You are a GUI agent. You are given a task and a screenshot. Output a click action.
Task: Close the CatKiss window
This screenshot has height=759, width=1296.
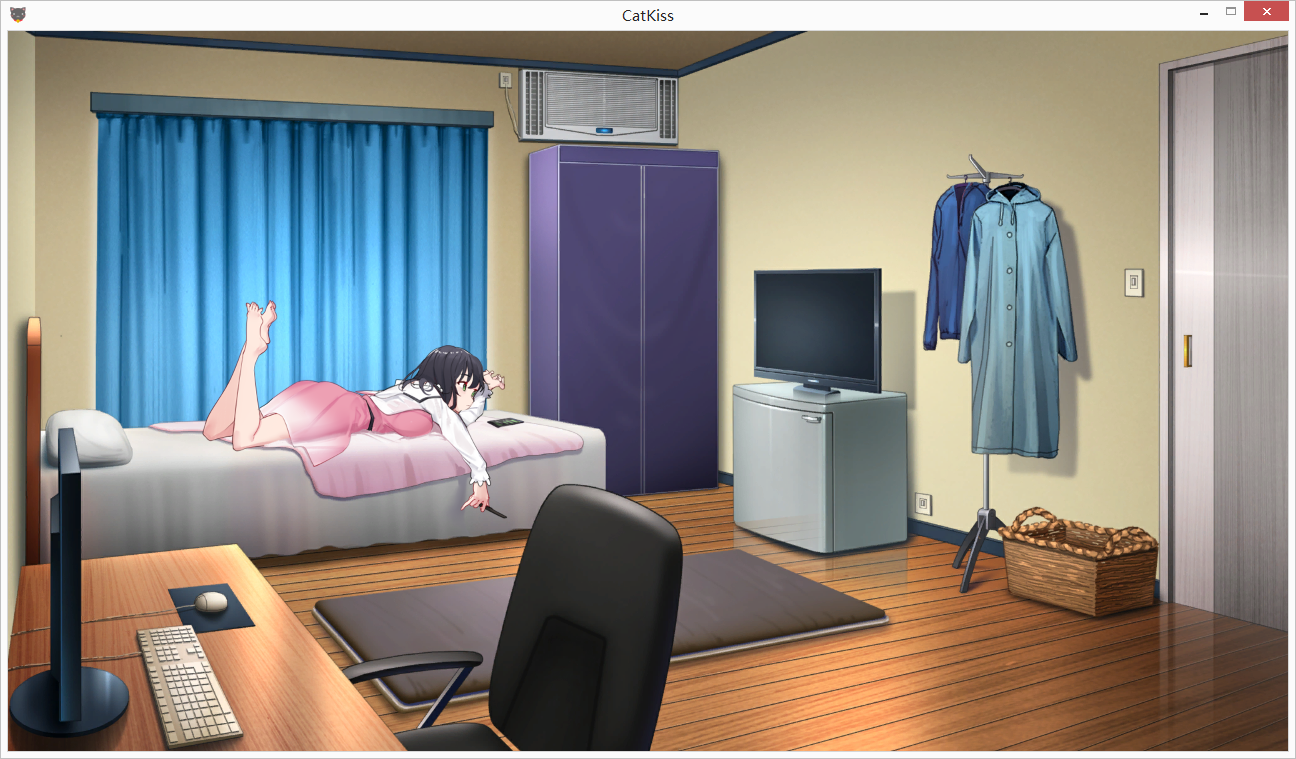coord(1266,12)
